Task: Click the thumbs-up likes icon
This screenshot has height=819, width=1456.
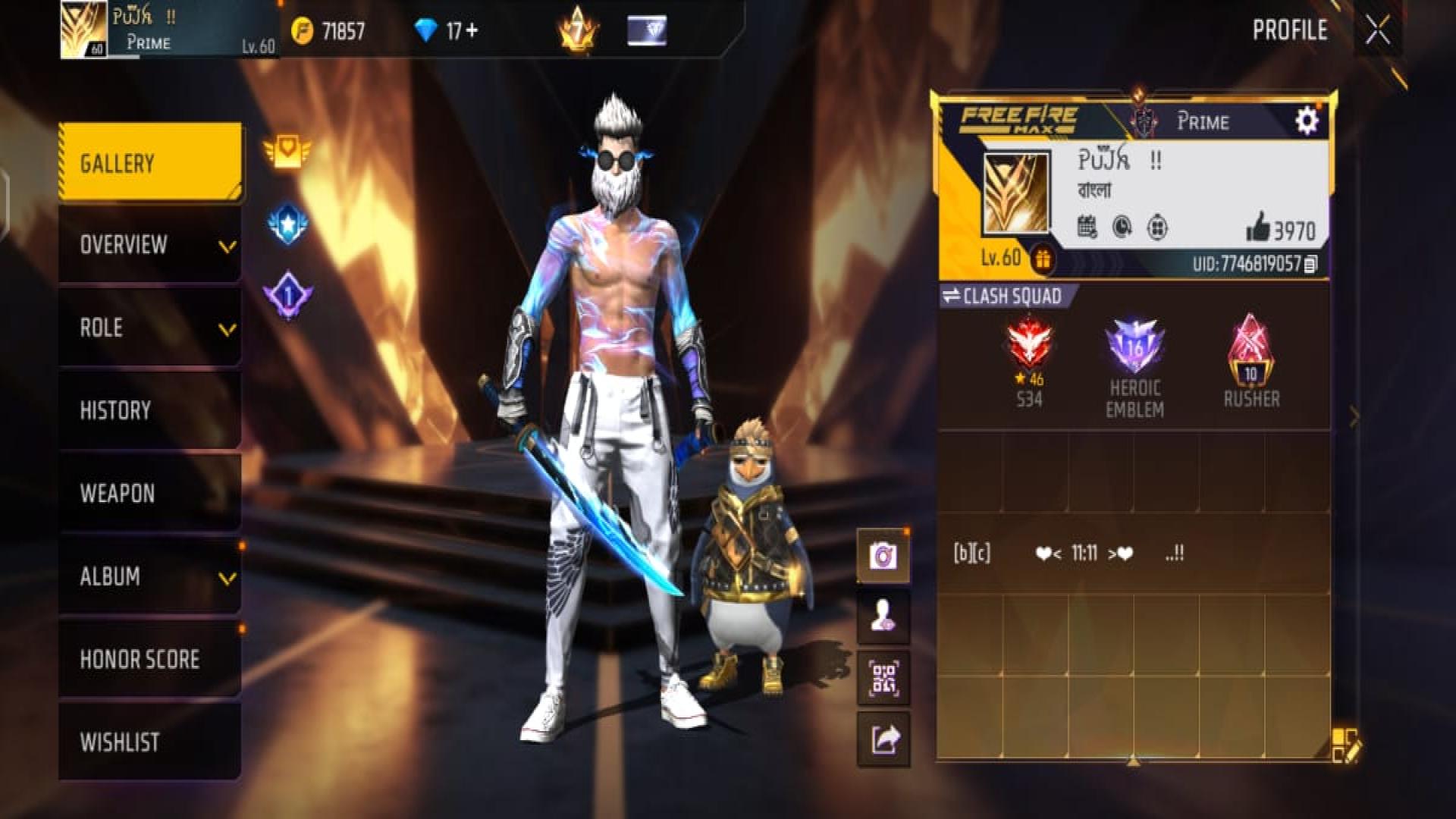Action: pyautogui.click(x=1258, y=227)
